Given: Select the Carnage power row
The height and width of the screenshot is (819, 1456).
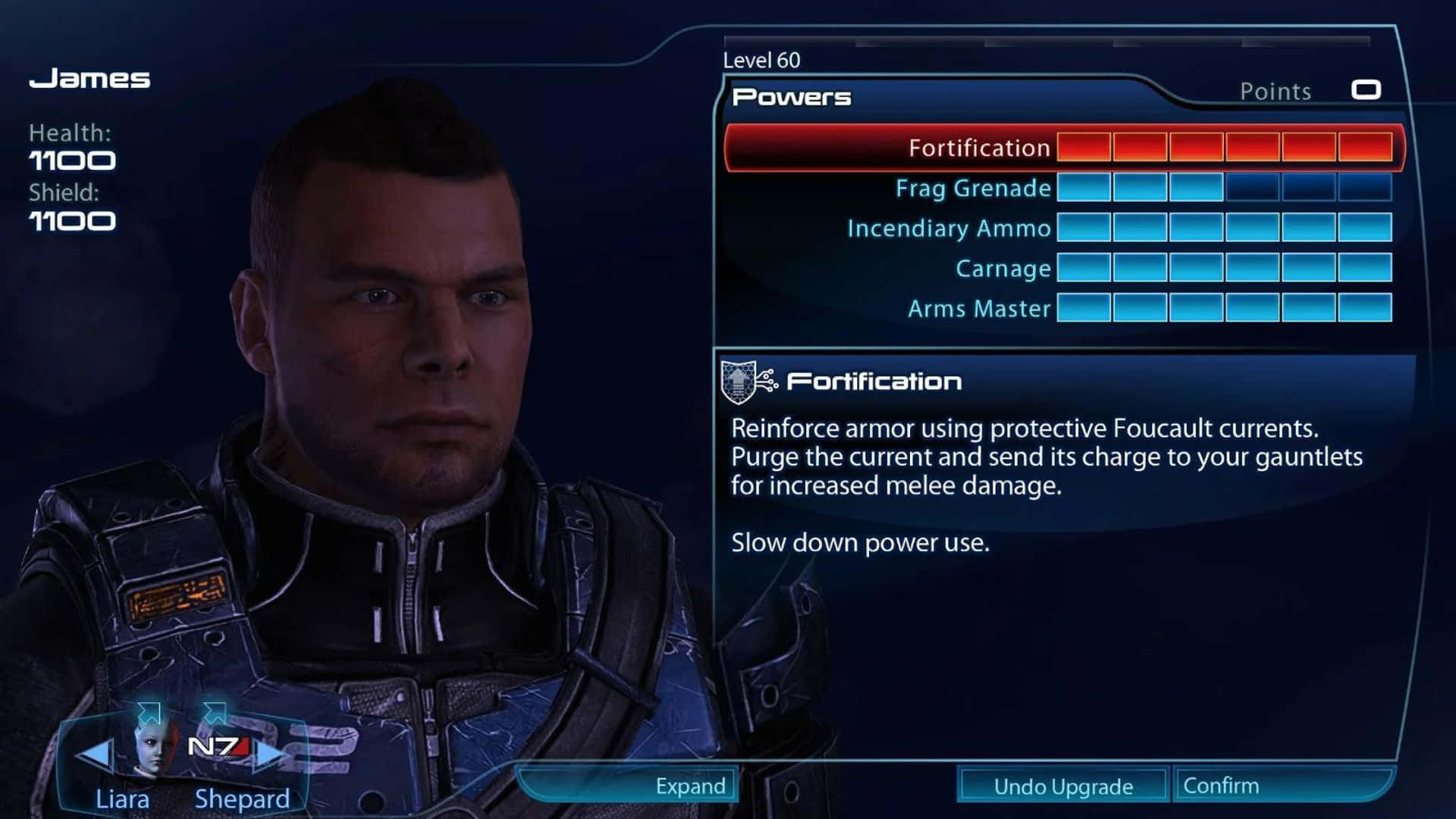Looking at the screenshot, I should point(1003,268).
